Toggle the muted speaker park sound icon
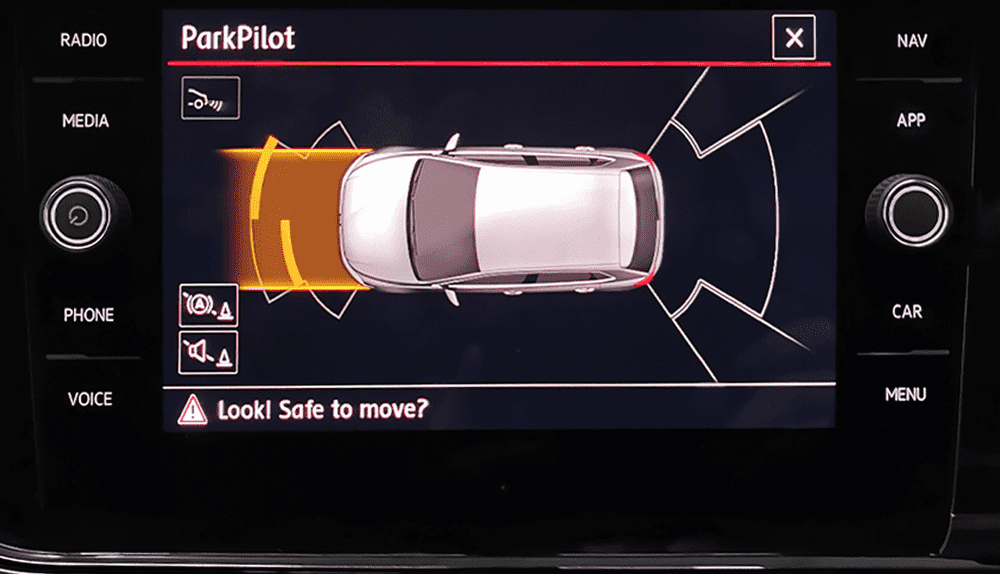The height and width of the screenshot is (574, 1000). (208, 352)
